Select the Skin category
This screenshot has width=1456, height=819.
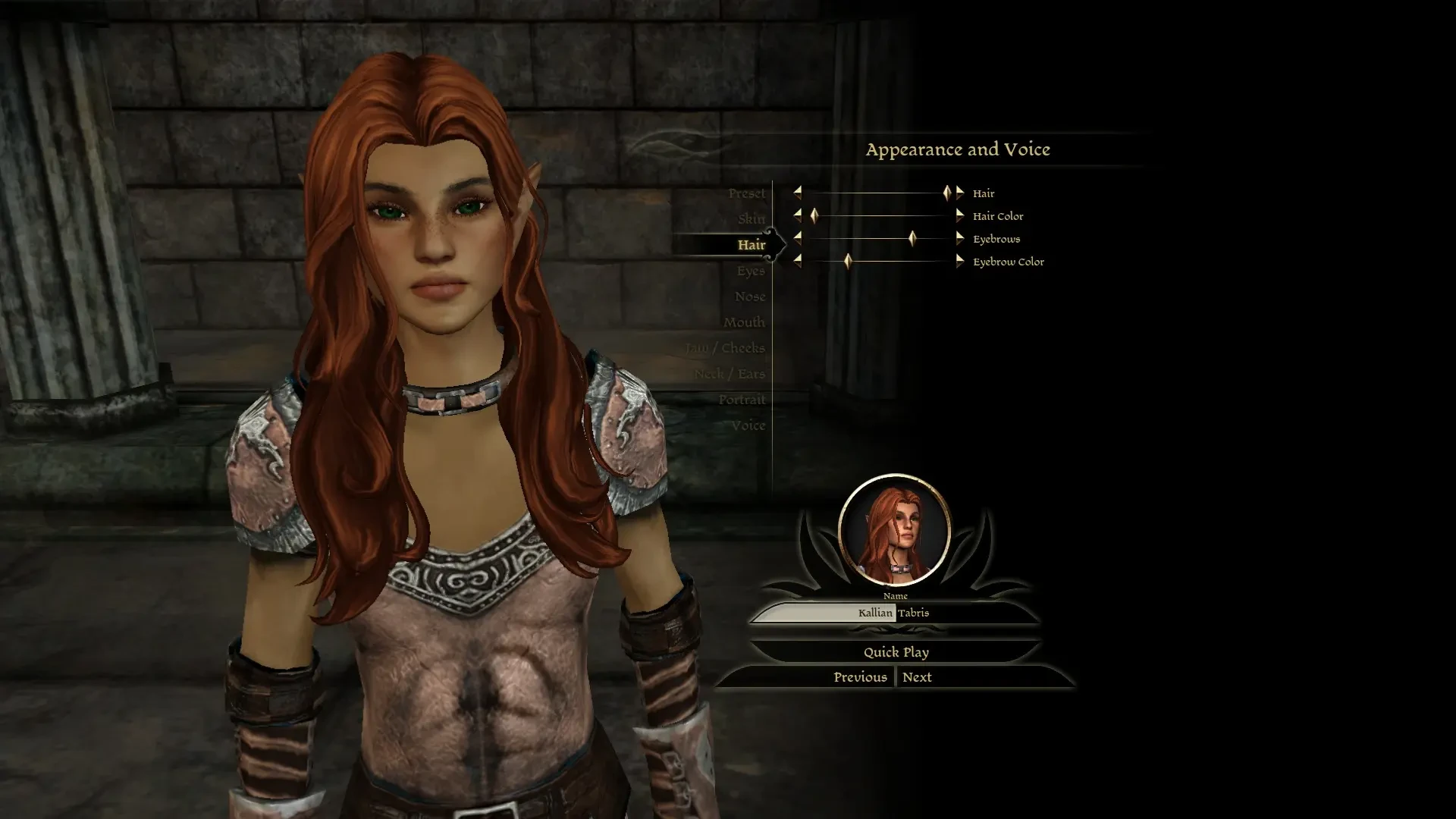[x=751, y=218]
